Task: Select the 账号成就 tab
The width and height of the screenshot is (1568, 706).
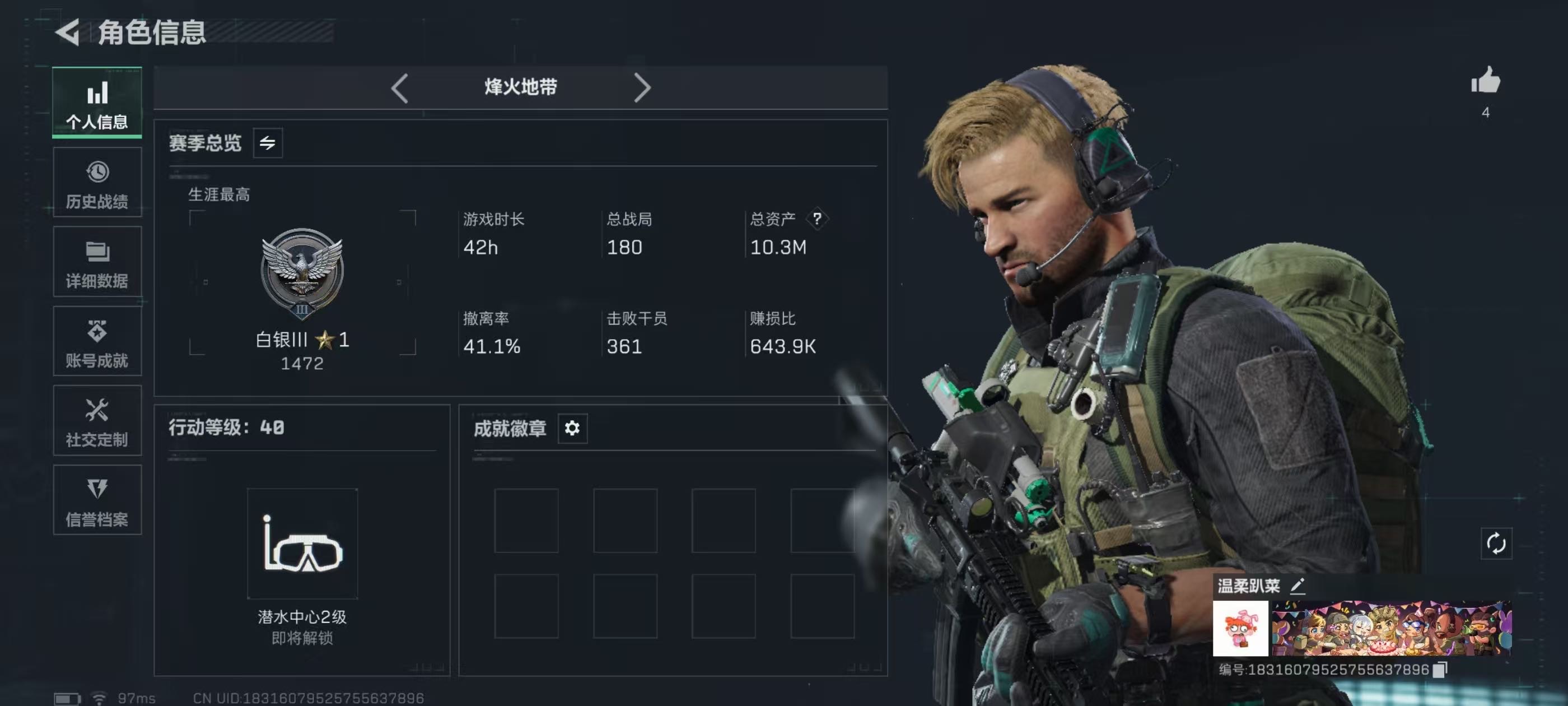Action: click(x=97, y=341)
